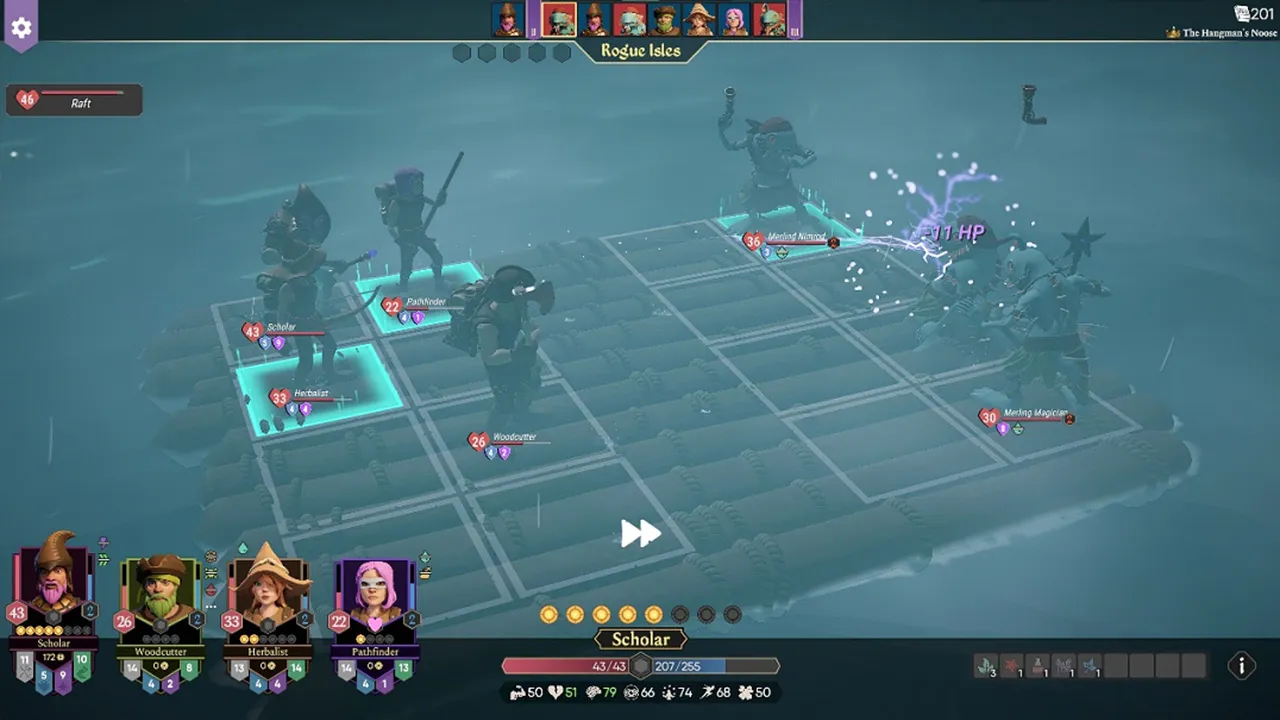Toggle battle fast-forward speed
Viewport: 1280px width, 720px height.
click(x=639, y=534)
